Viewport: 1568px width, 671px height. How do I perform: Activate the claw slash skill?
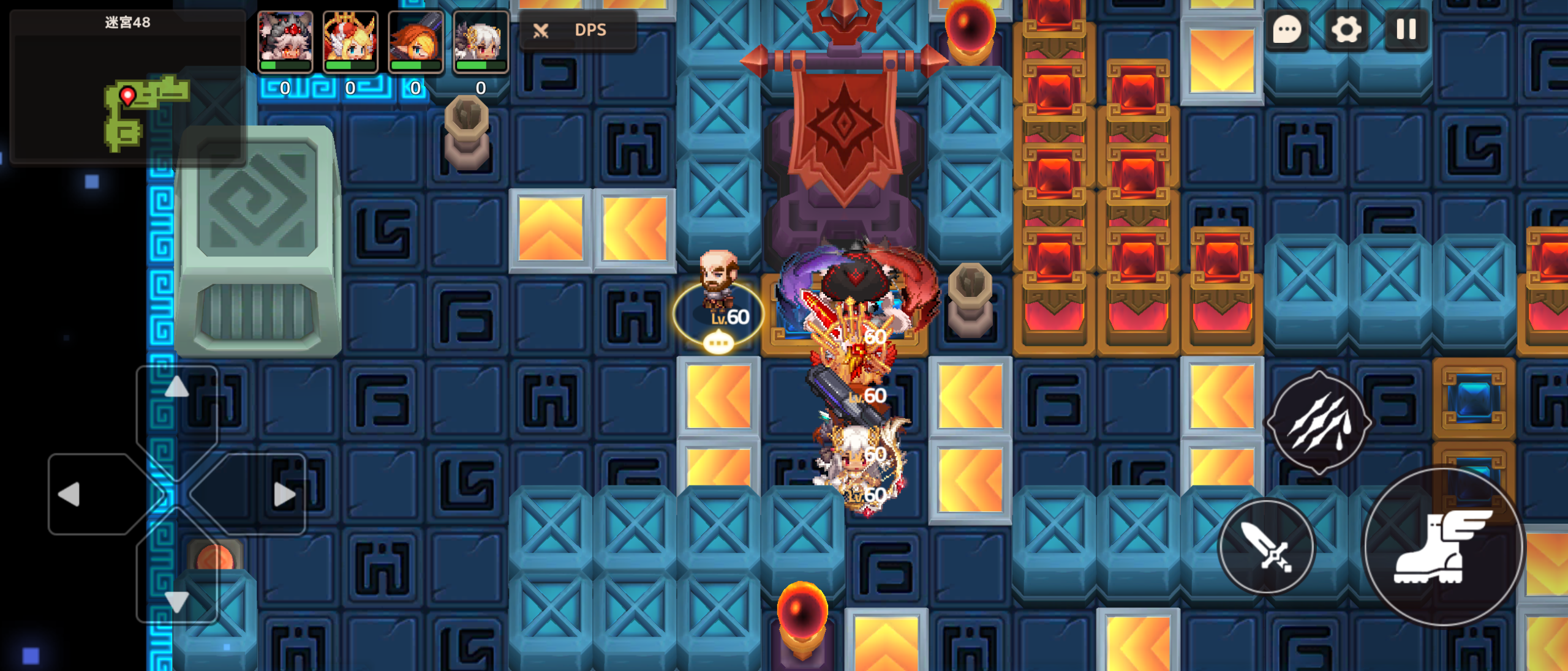click(x=1319, y=422)
